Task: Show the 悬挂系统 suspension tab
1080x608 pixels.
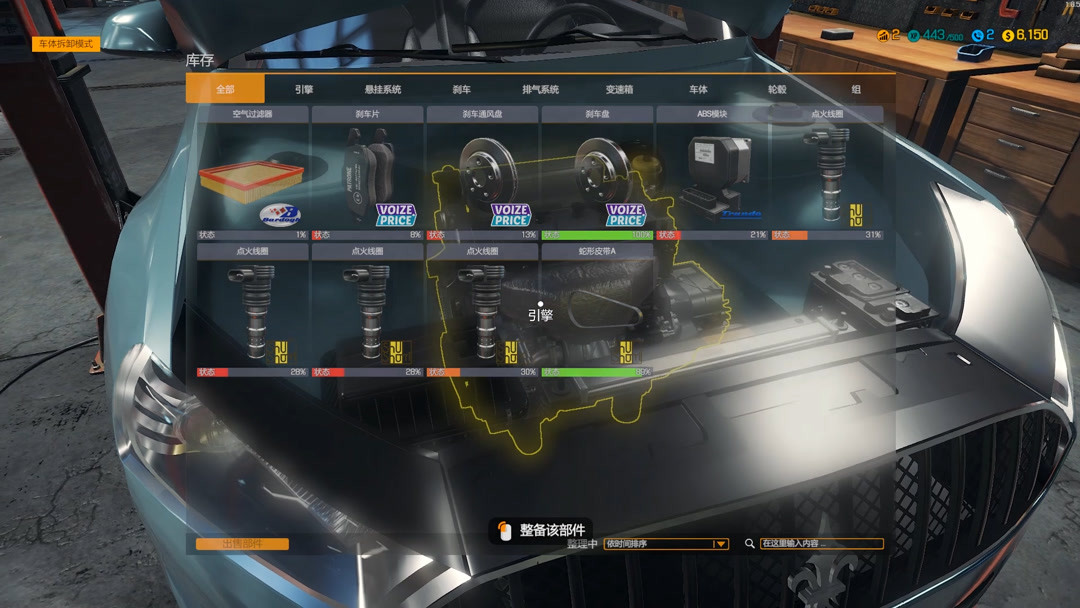Action: coord(383,89)
